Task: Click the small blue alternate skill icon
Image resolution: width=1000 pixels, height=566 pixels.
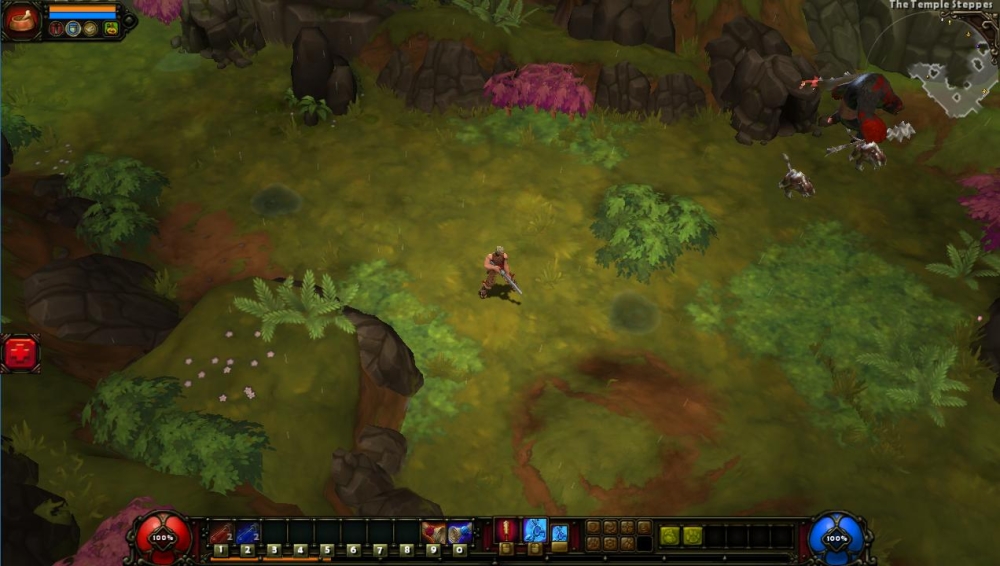Action: coord(560,532)
